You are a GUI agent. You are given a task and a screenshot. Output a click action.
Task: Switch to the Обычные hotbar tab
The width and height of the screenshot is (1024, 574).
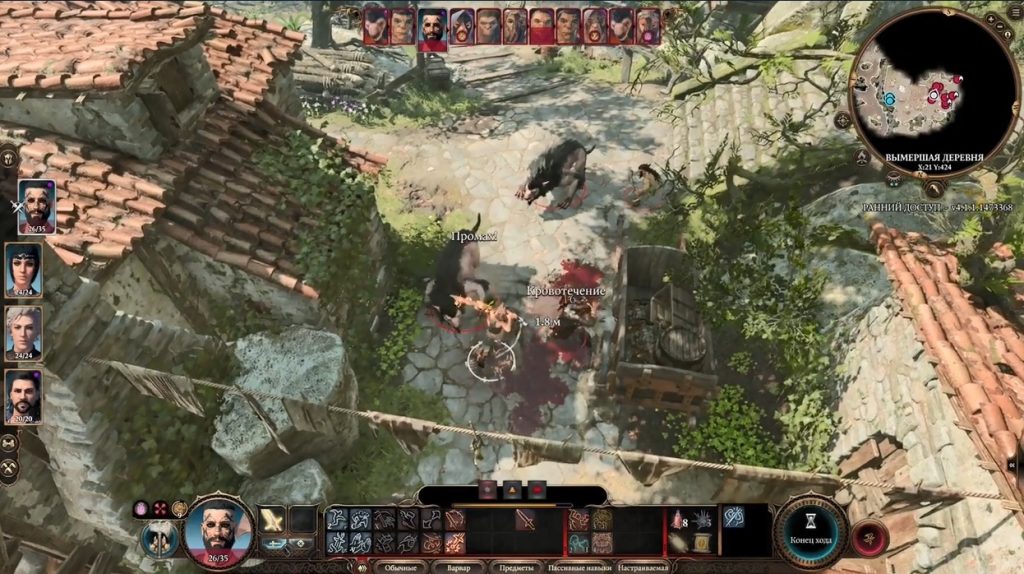(400, 567)
